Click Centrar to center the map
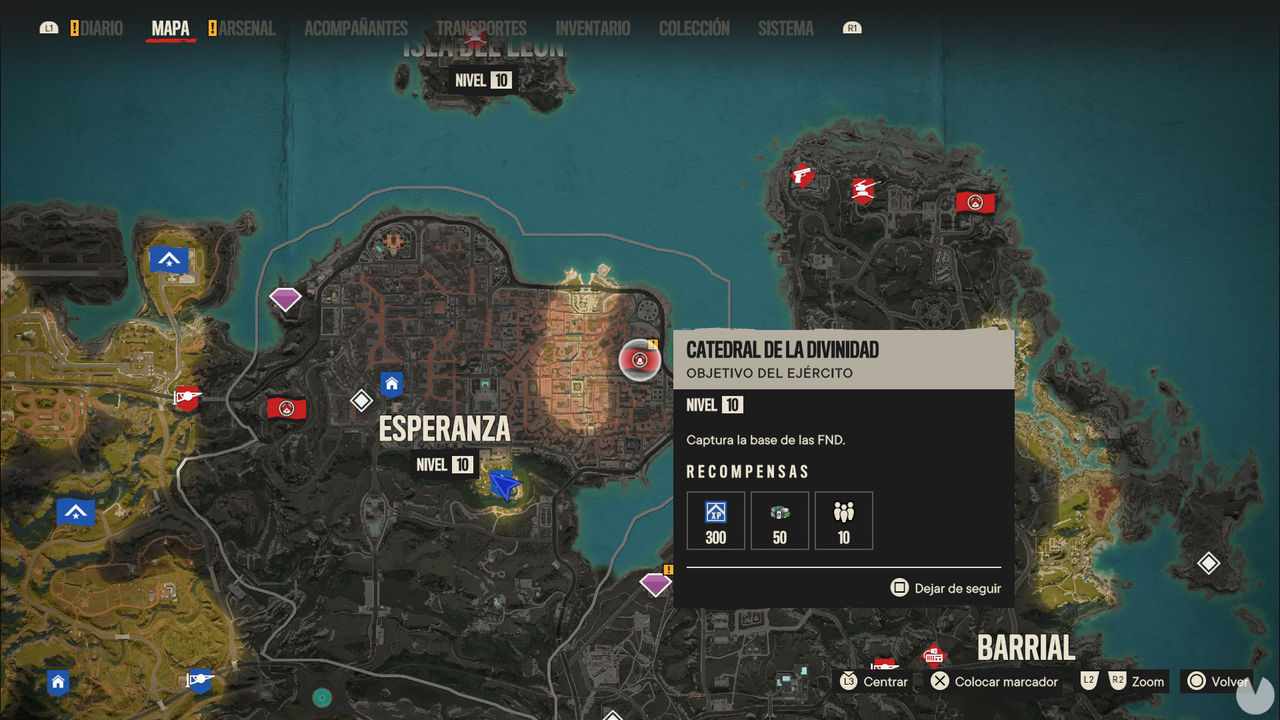 pos(884,681)
